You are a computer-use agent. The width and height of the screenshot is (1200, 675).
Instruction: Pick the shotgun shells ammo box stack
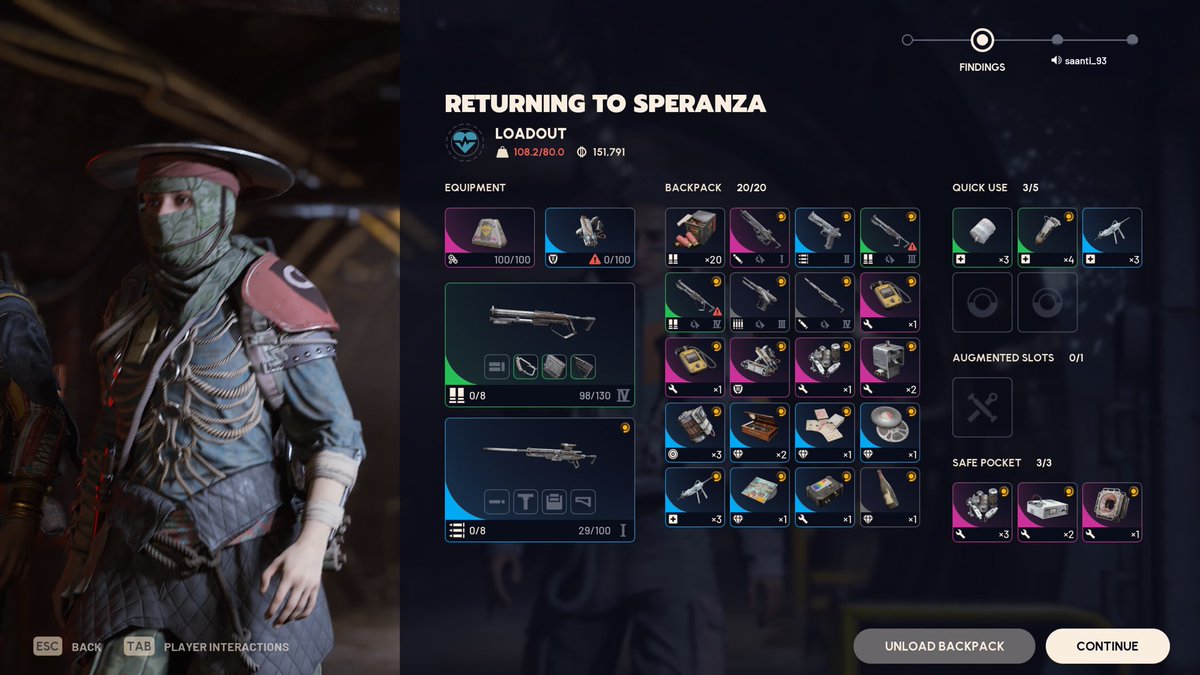coord(694,238)
